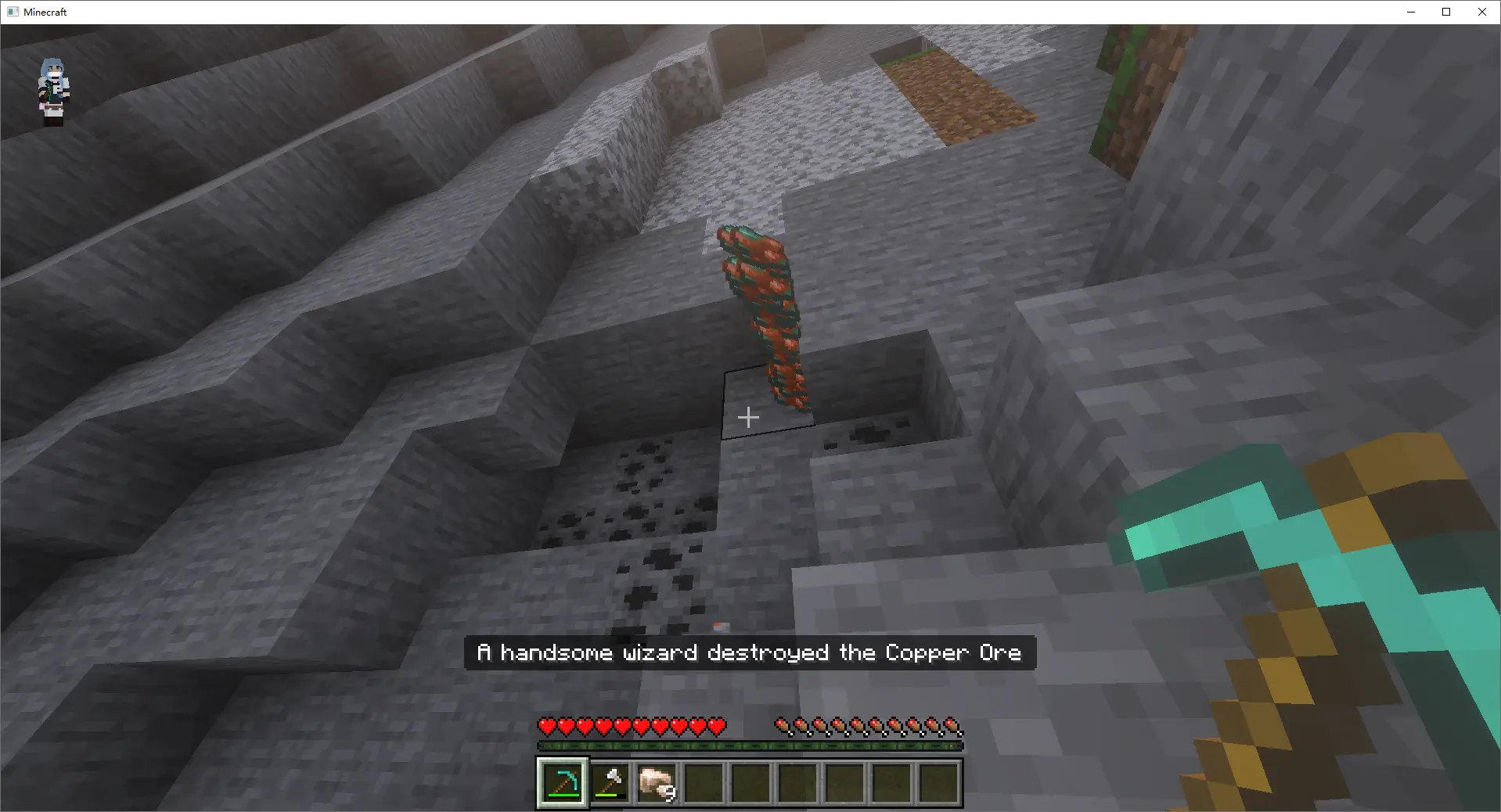Select the iron axe hotbar slot

coord(610,782)
